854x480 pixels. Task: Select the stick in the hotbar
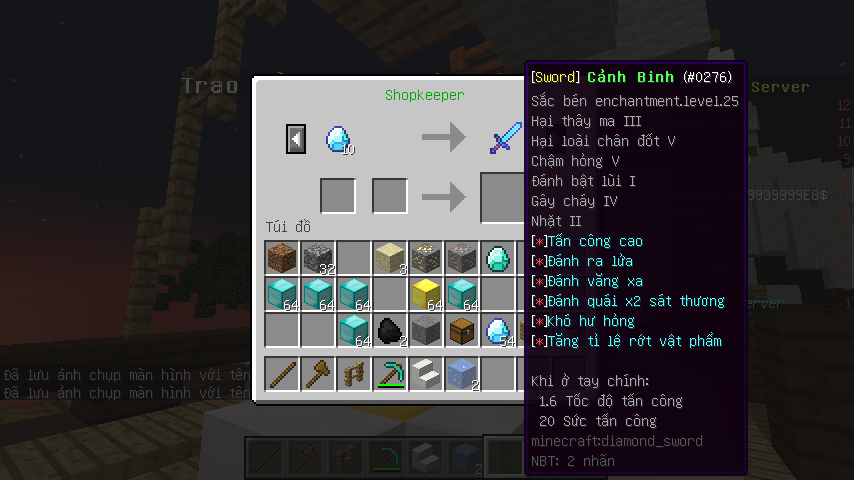coord(282,374)
